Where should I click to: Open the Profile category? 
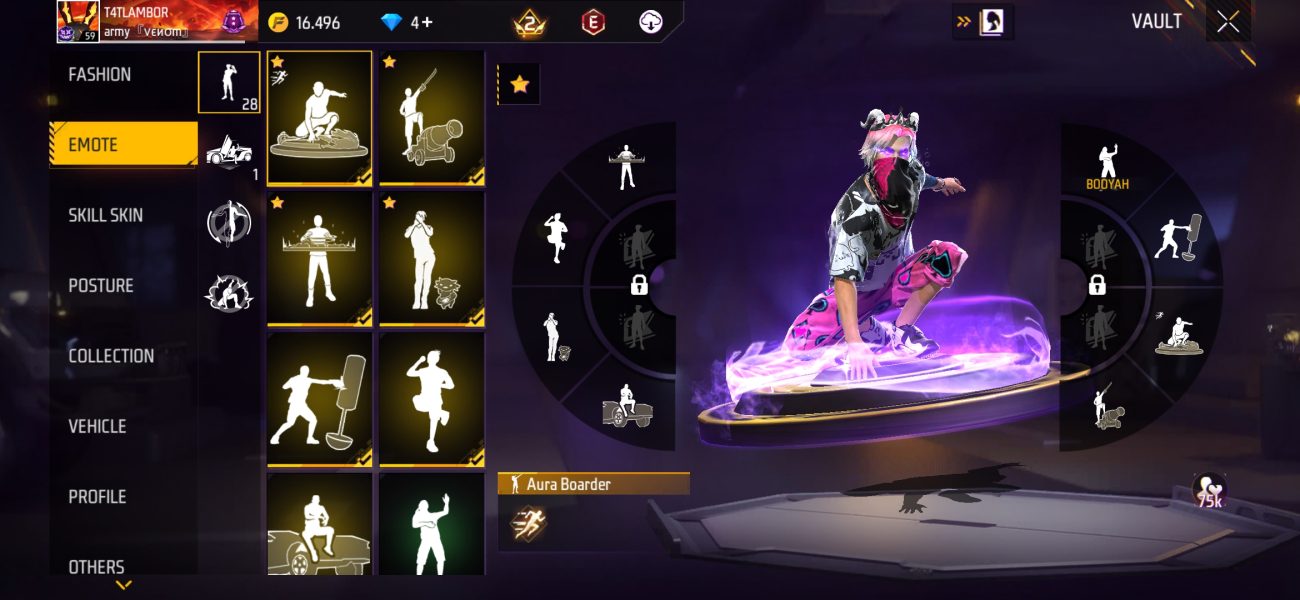coord(97,497)
